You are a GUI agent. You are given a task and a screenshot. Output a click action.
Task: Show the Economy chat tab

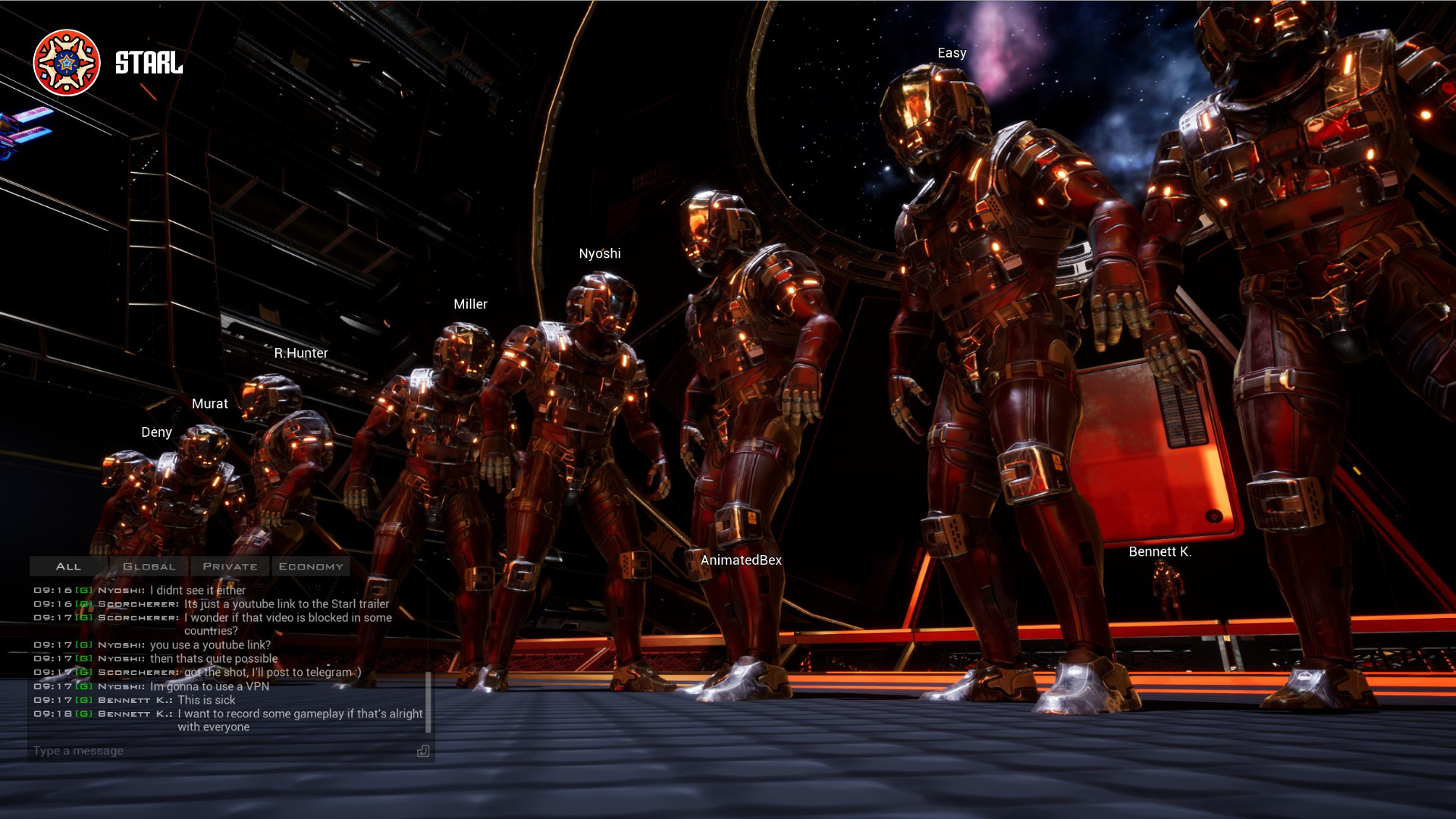[x=311, y=566]
